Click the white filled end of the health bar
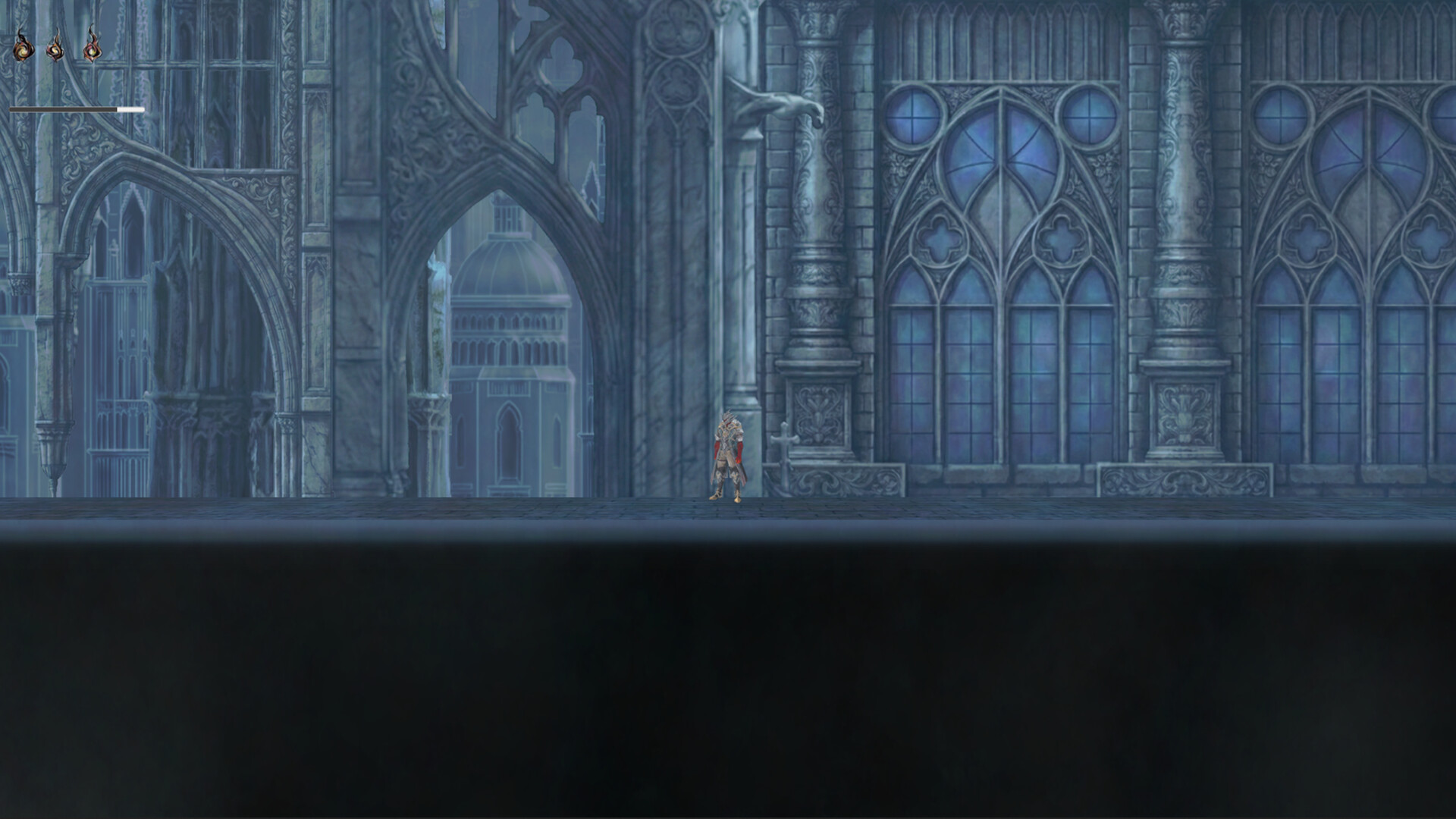Screen dimensions: 1456x819 [130, 109]
